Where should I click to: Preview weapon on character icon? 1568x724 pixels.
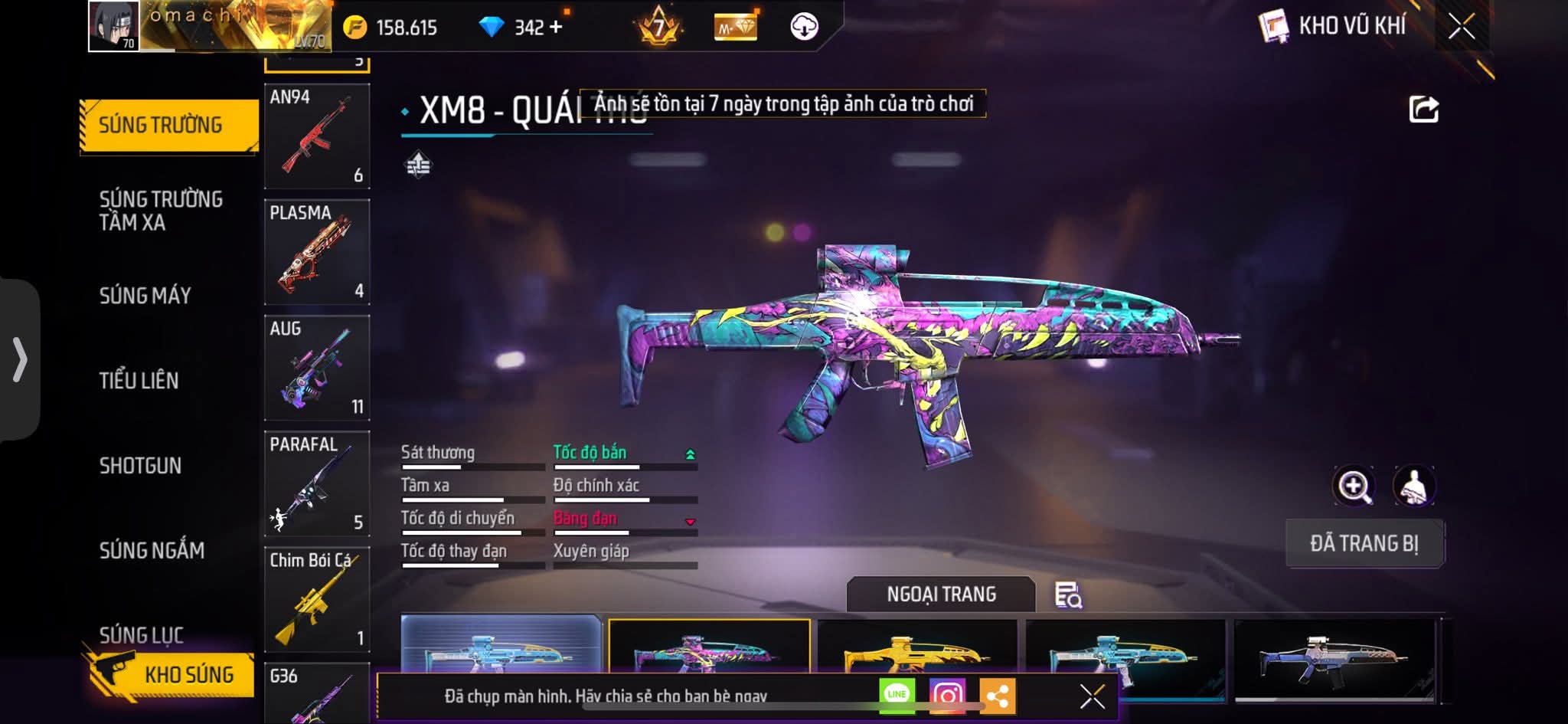coord(1413,486)
